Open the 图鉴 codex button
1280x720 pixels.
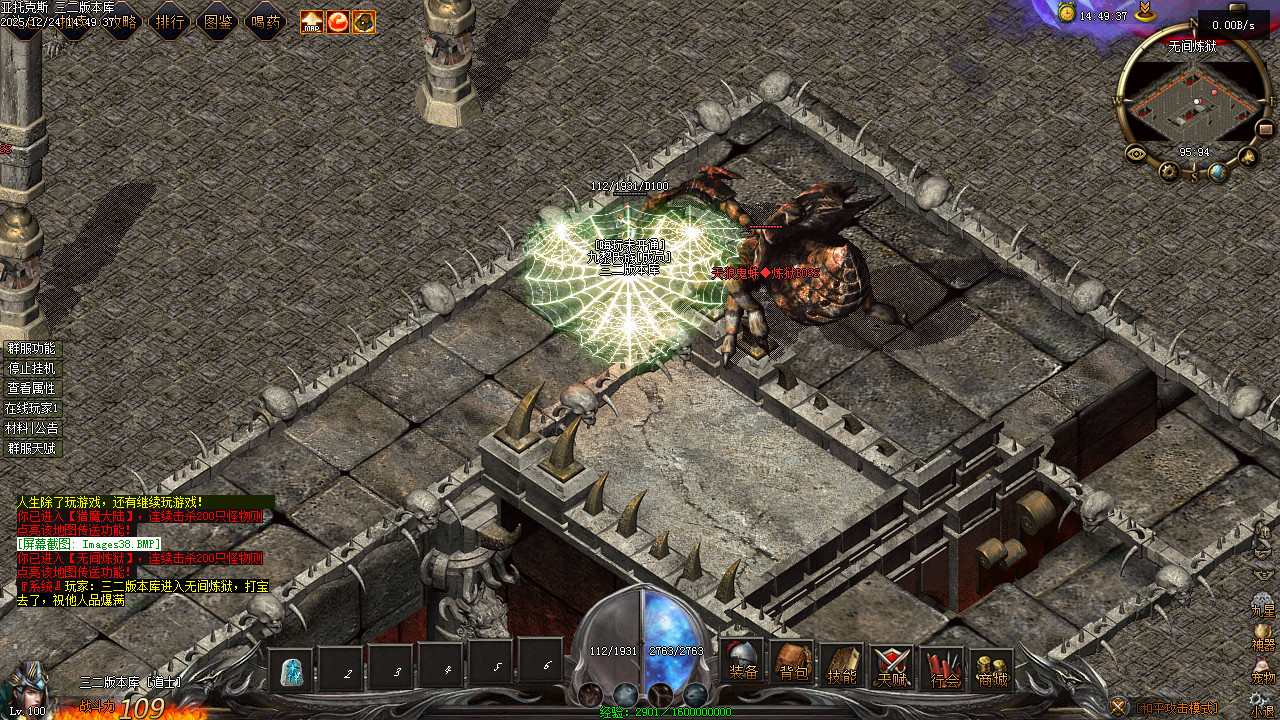[x=218, y=21]
